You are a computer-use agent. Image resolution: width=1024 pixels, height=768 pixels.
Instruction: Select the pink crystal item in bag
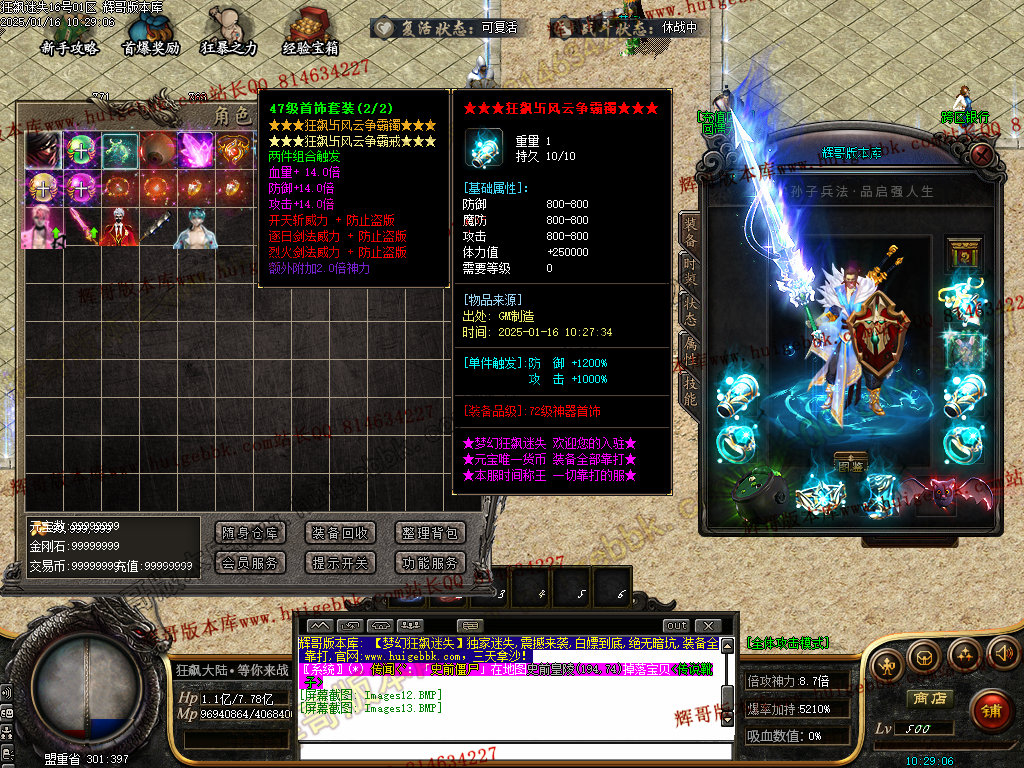pos(195,150)
